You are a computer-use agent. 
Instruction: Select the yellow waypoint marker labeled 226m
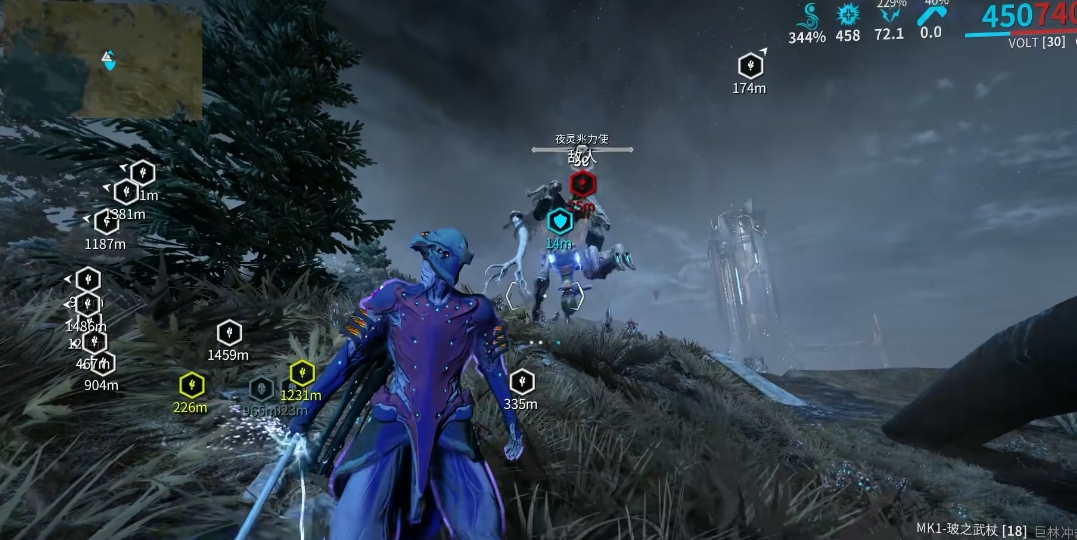[191, 384]
